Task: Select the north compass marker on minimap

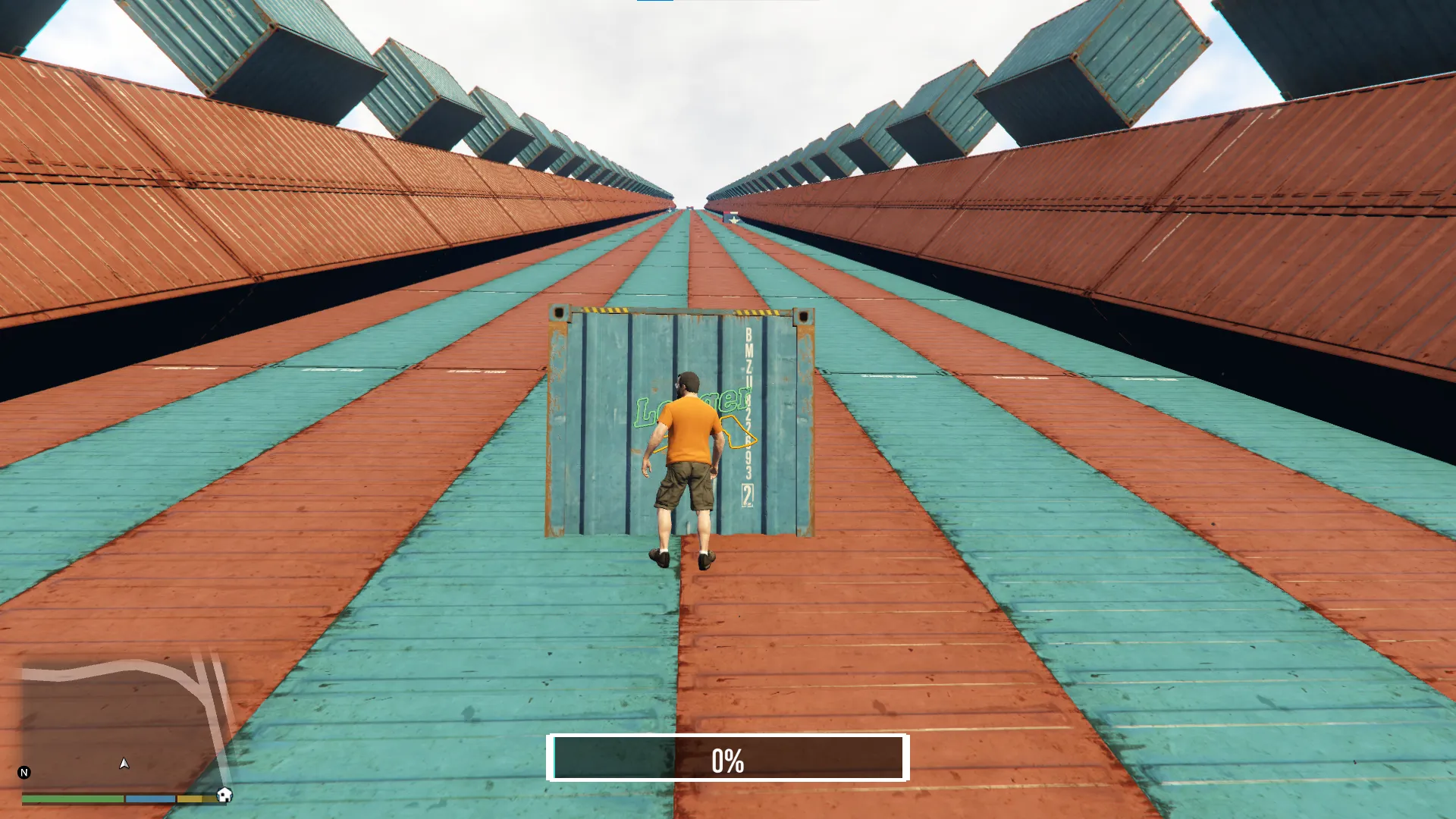Action: 24,773
